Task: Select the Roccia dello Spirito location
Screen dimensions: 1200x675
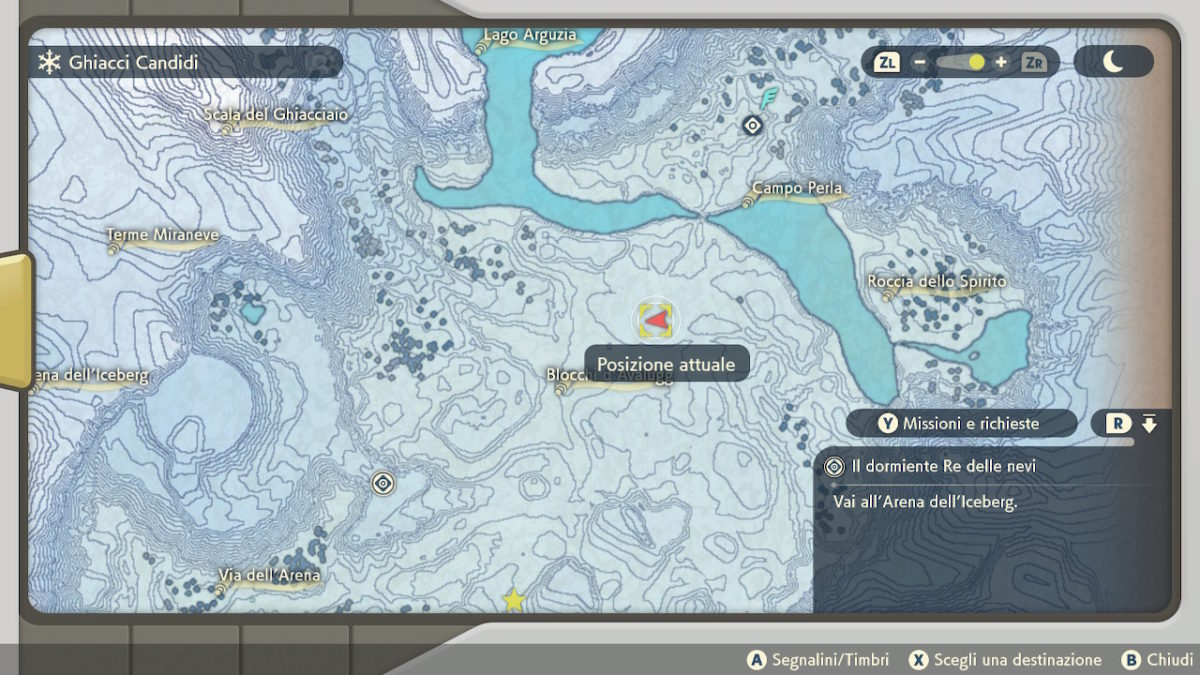Action: coord(937,282)
